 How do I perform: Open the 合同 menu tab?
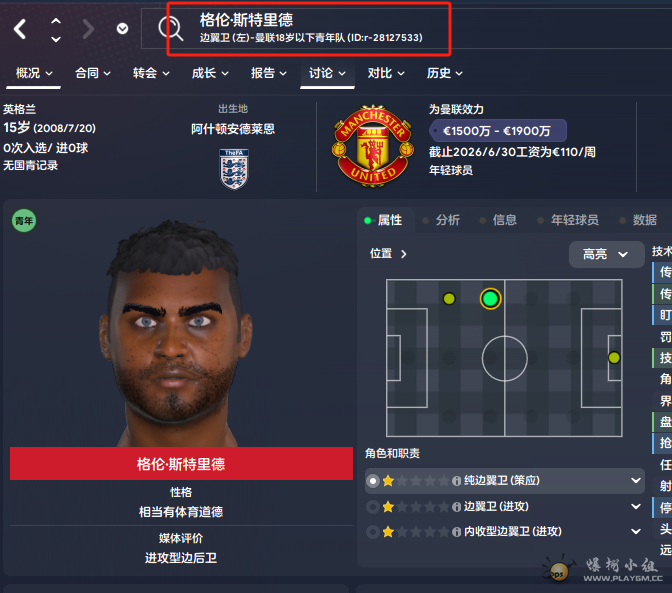click(93, 73)
